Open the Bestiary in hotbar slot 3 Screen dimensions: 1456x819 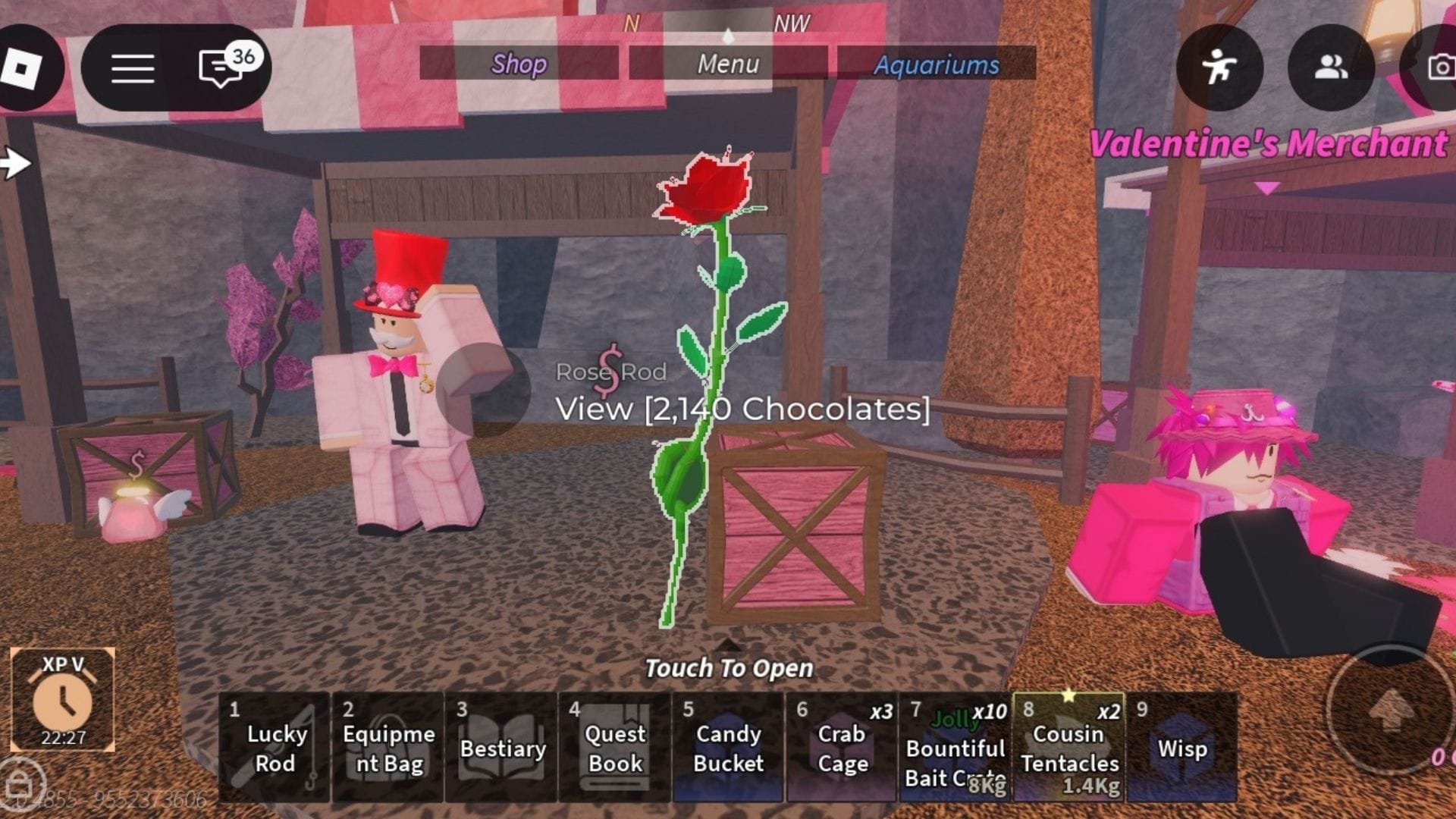503,747
